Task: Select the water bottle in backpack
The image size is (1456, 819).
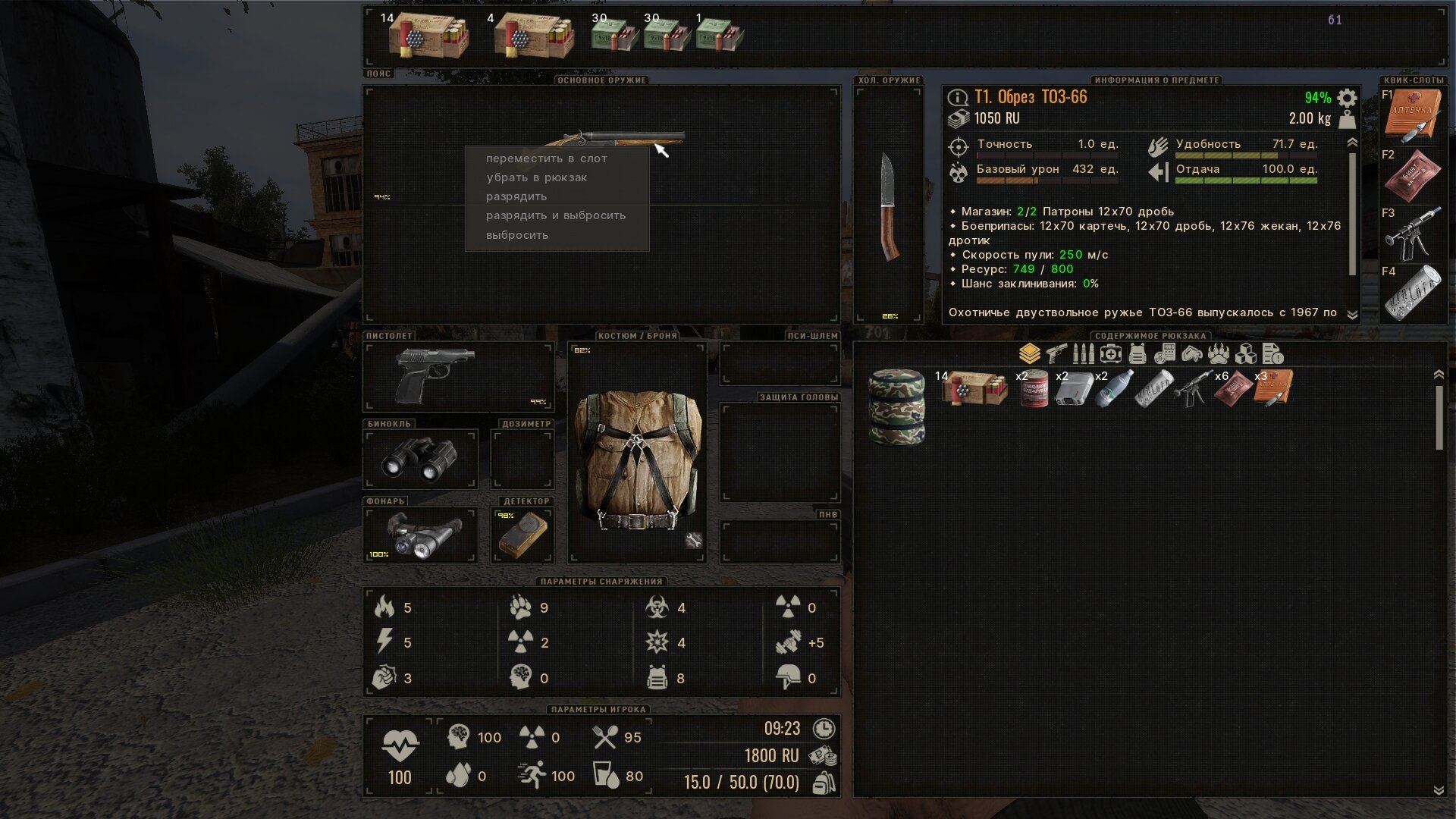Action: (1114, 388)
